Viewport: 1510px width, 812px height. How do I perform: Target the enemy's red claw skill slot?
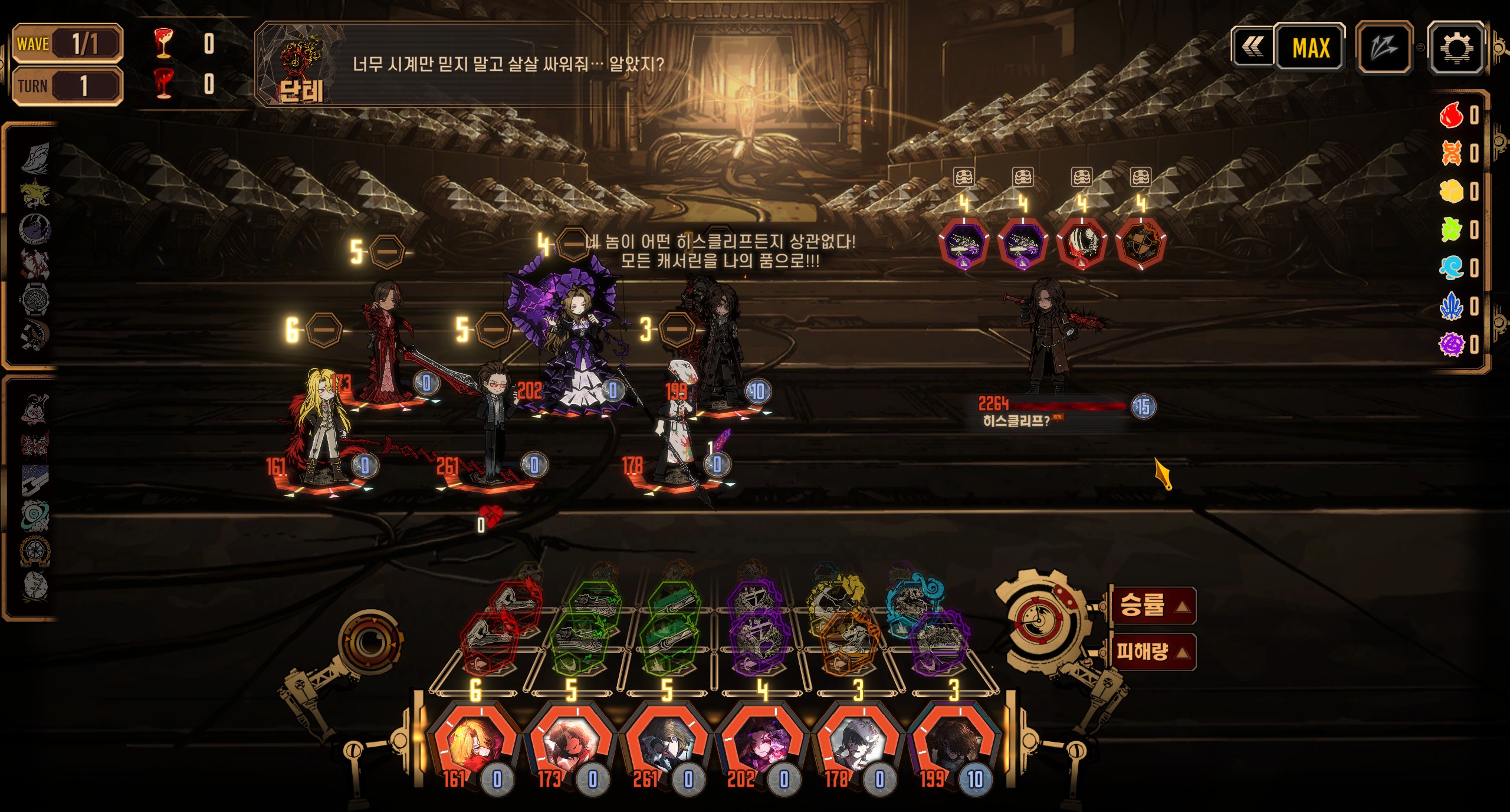[x=1082, y=243]
